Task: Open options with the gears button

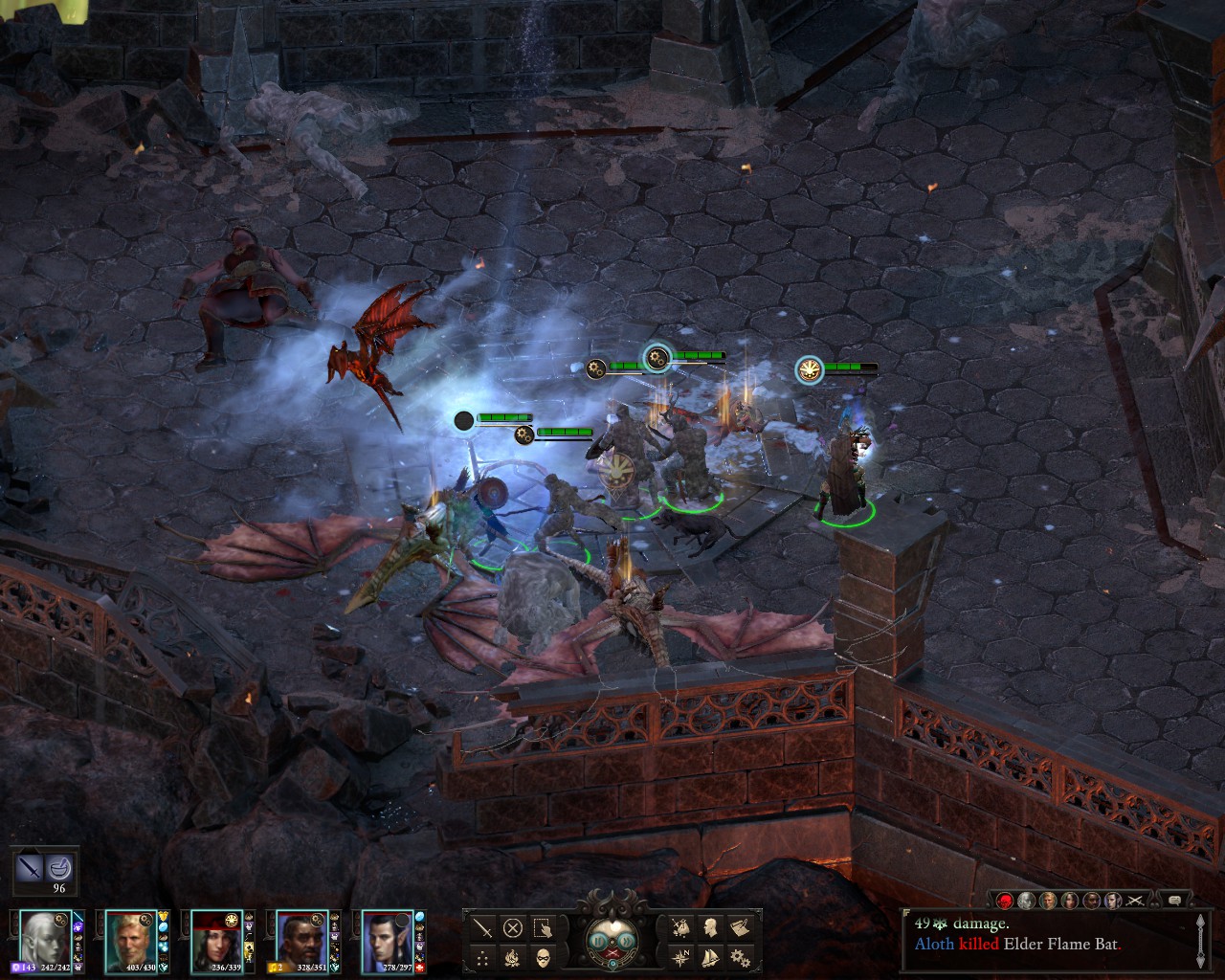Action: click(741, 957)
